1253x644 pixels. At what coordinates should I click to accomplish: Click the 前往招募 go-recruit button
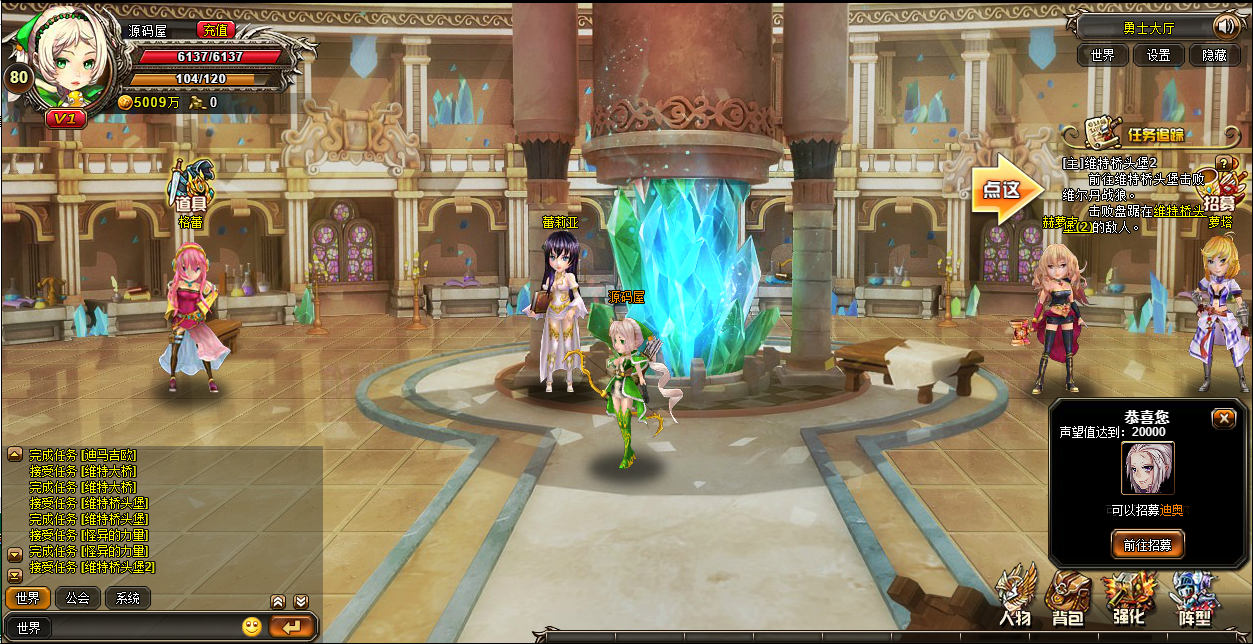1148,544
